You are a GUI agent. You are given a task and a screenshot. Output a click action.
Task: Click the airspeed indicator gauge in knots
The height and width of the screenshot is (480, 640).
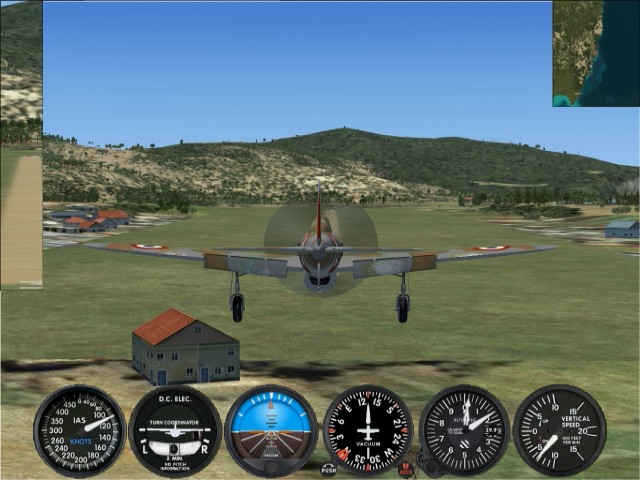pyautogui.click(x=80, y=431)
